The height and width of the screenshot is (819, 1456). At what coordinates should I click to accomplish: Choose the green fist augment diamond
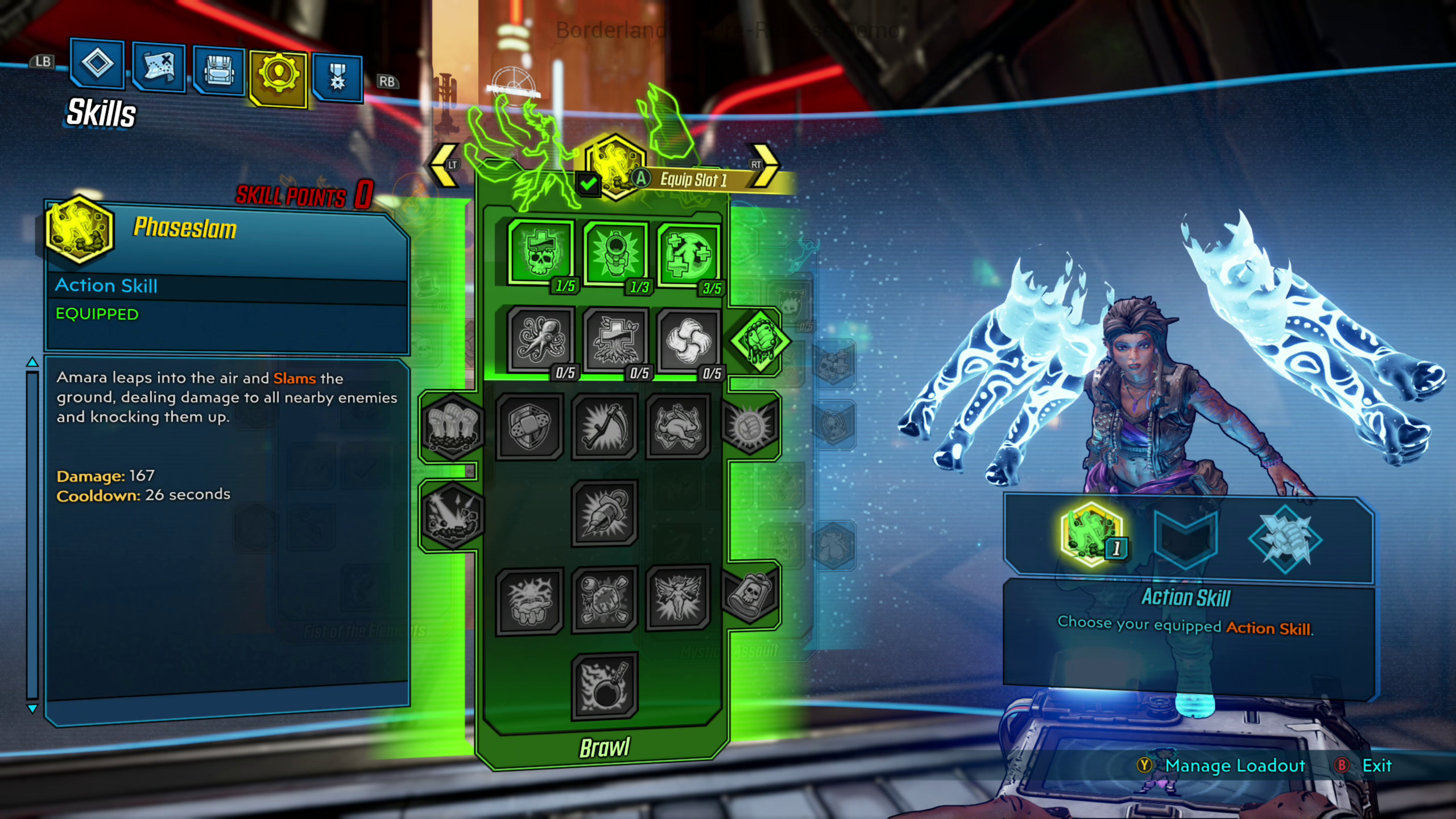[x=759, y=341]
